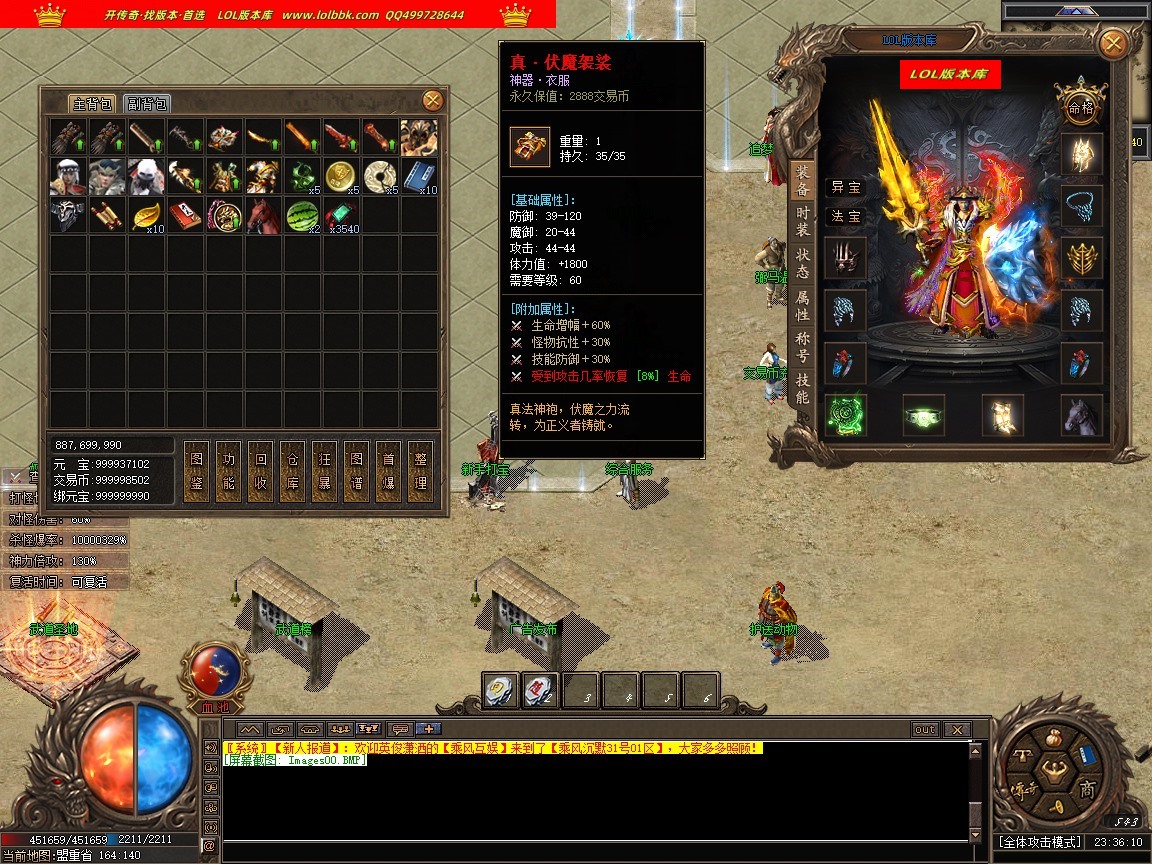Image resolution: width=1152 pixels, height=864 pixels.
Task: Activate the 狂暴 berserk button
Action: pos(324,470)
